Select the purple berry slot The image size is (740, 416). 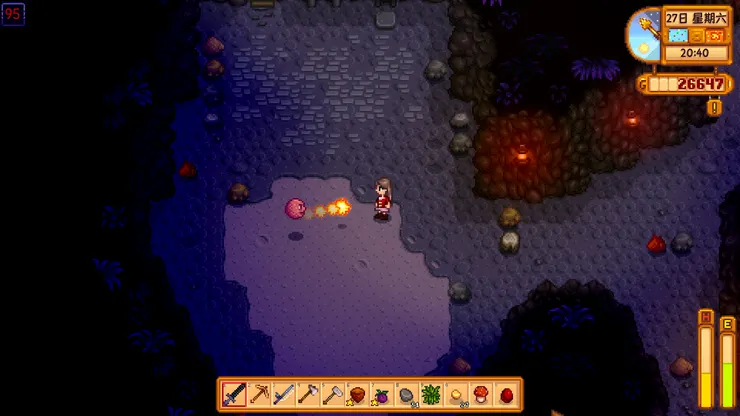tap(381, 394)
